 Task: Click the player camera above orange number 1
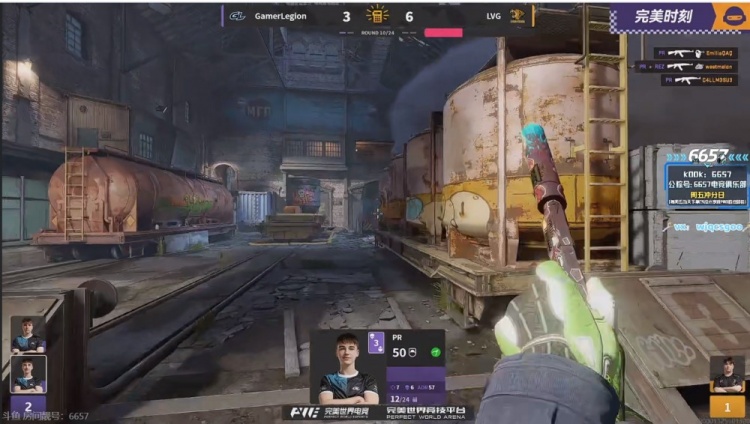(x=727, y=375)
